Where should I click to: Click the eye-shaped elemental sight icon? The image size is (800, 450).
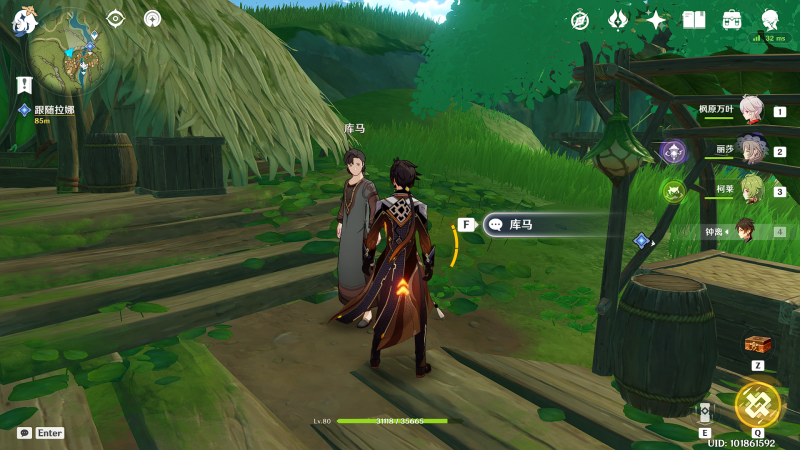[116, 18]
